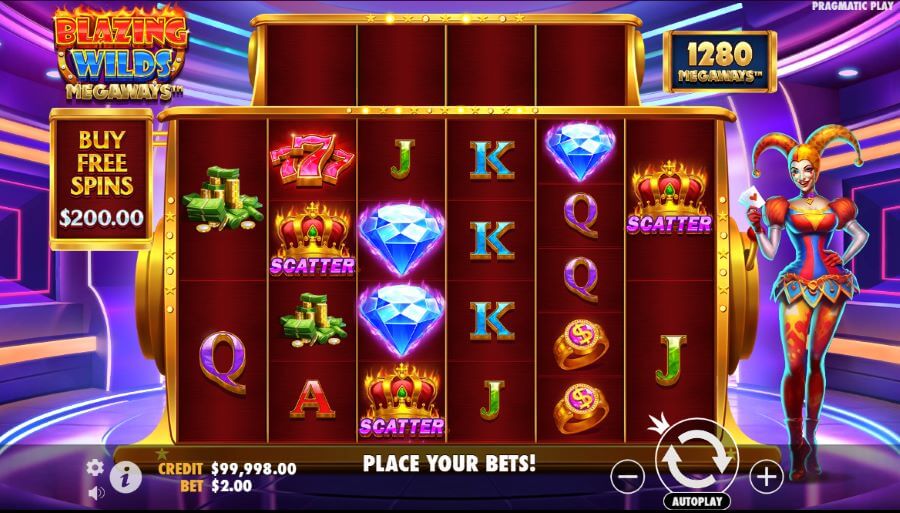Open the settings gear menu

coord(95,467)
